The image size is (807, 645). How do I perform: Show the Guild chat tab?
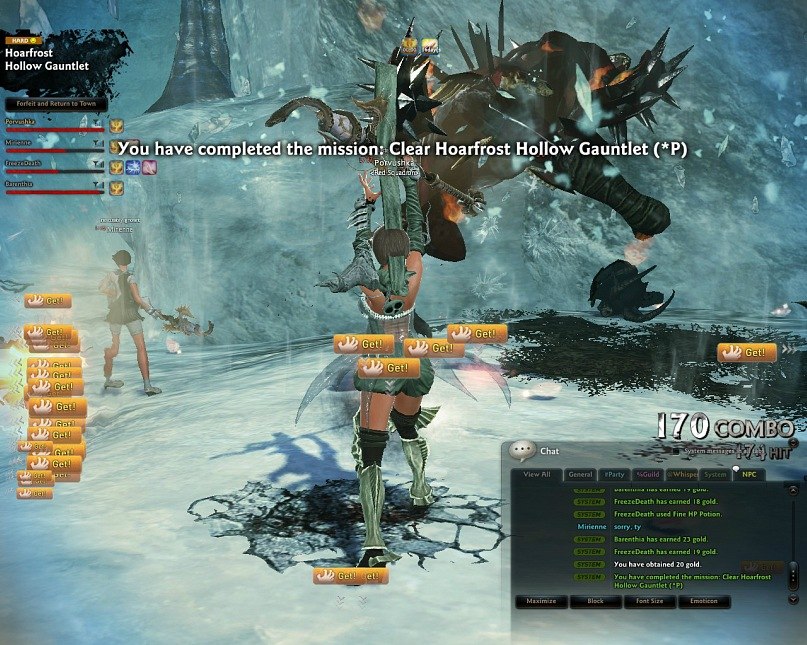[648, 475]
